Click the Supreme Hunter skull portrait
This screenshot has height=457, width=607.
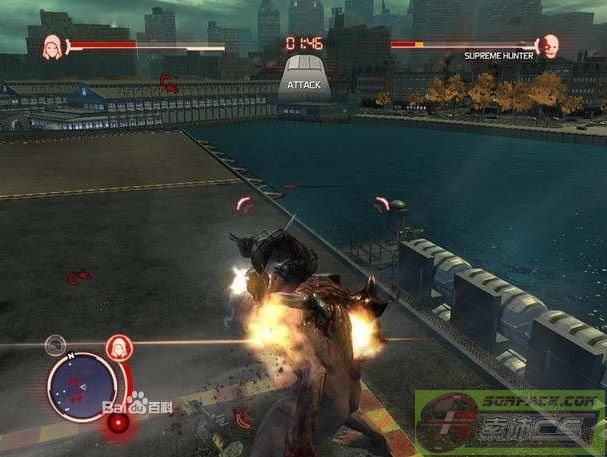(548, 45)
